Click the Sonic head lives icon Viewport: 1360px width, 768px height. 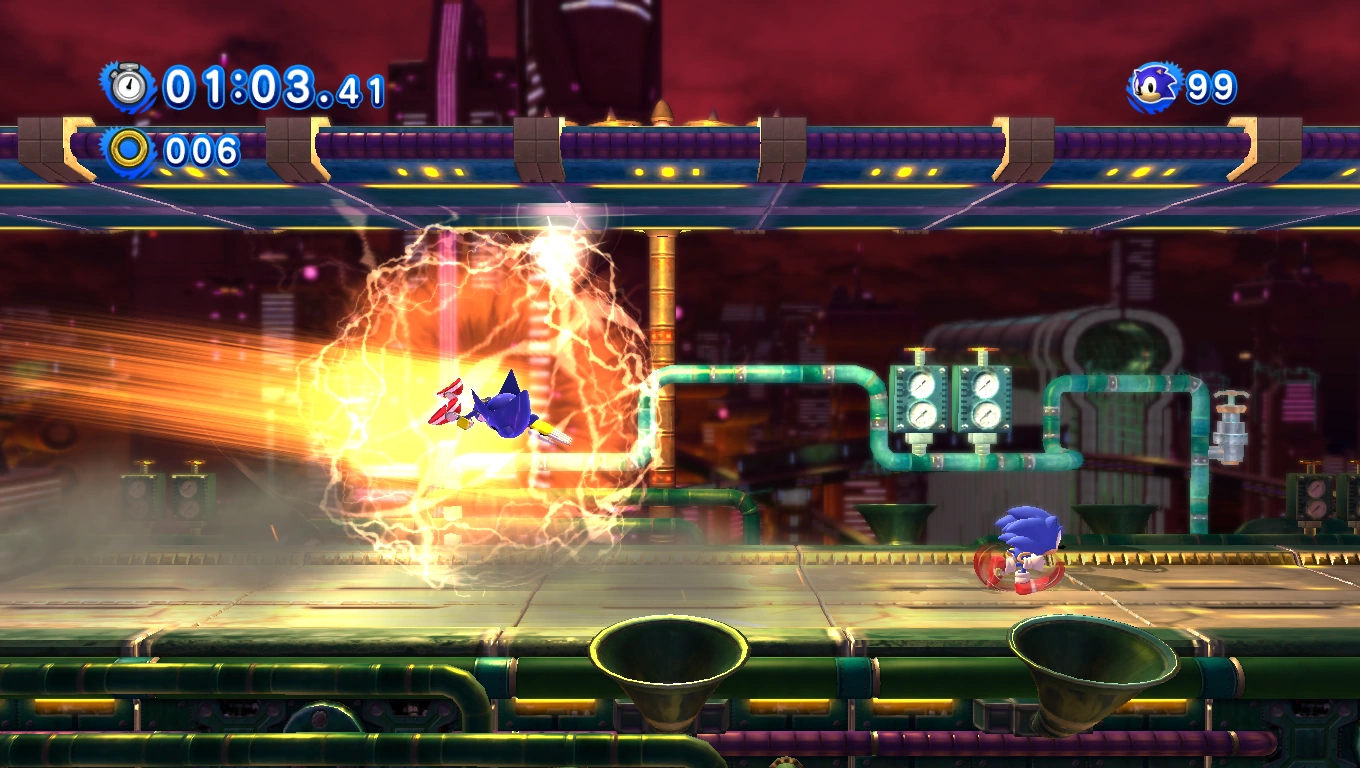pyautogui.click(x=1155, y=87)
